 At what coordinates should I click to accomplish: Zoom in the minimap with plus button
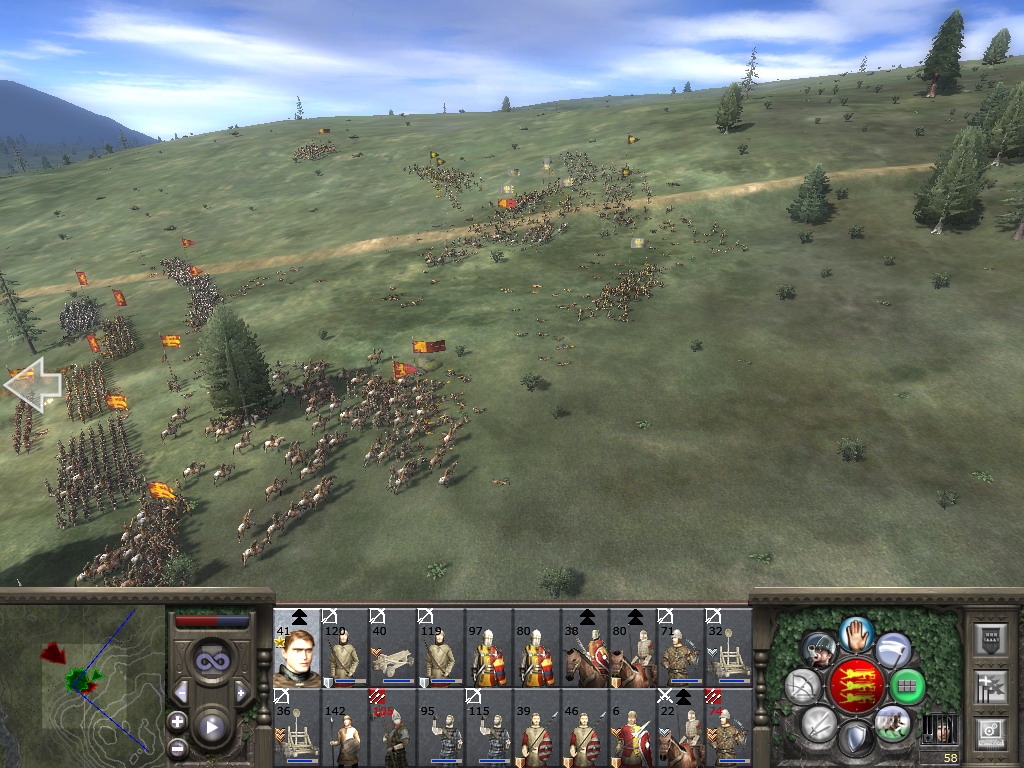tap(177, 720)
